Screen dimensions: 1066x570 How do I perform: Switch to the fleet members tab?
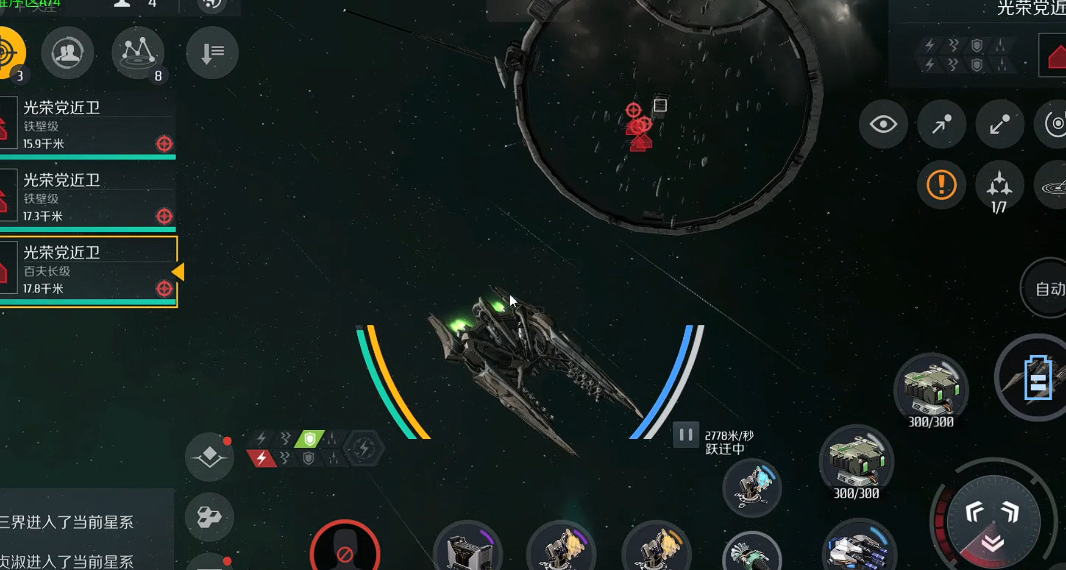point(68,52)
